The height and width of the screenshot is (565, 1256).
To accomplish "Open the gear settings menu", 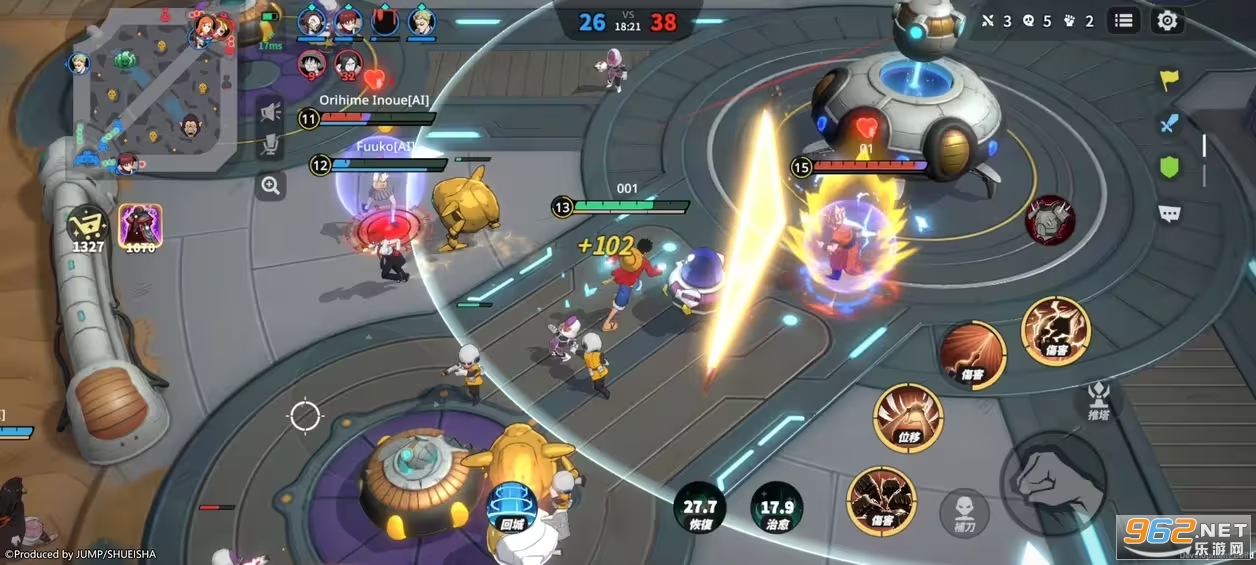I will (x=1166, y=20).
